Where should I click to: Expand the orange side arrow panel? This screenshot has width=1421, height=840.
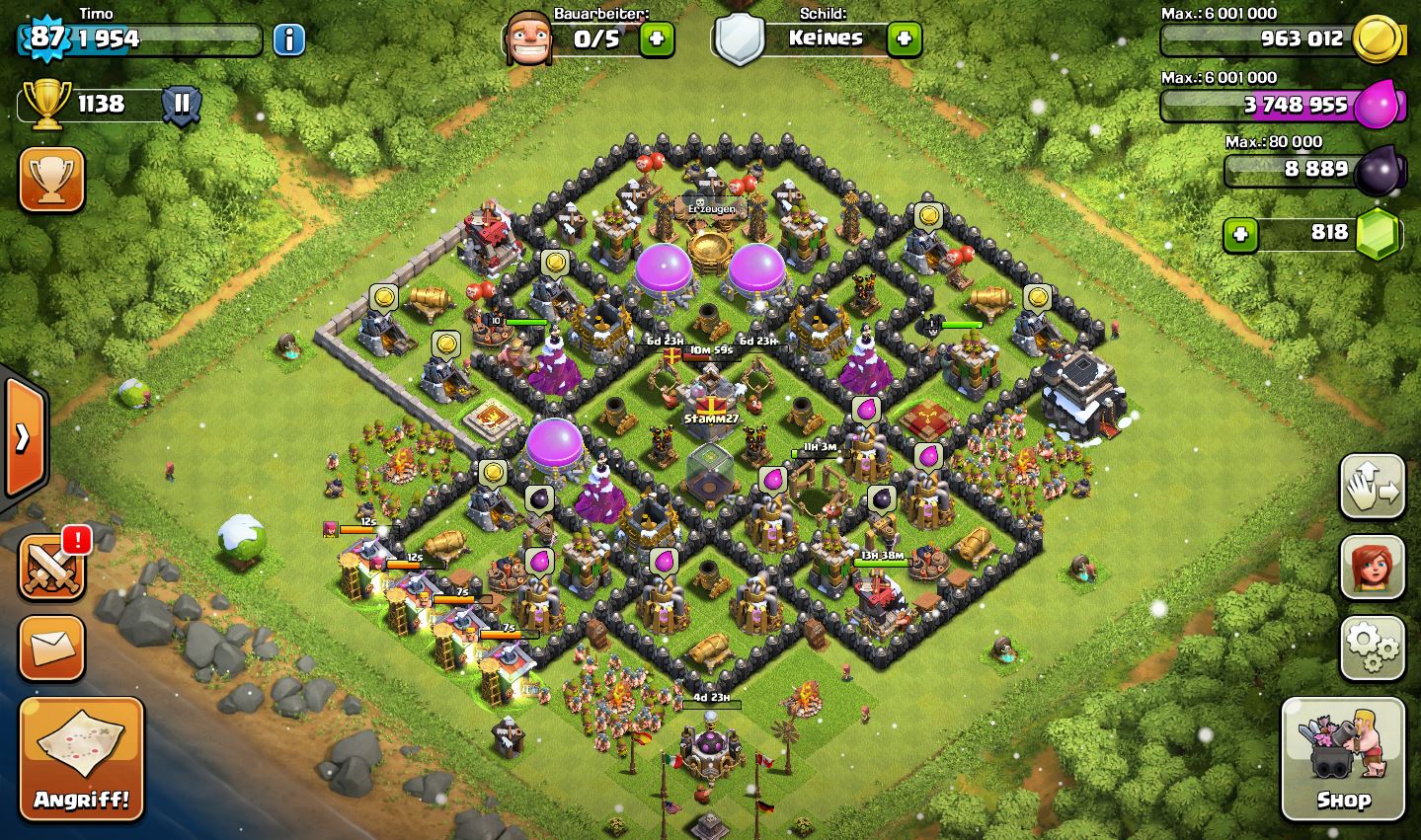24,437
